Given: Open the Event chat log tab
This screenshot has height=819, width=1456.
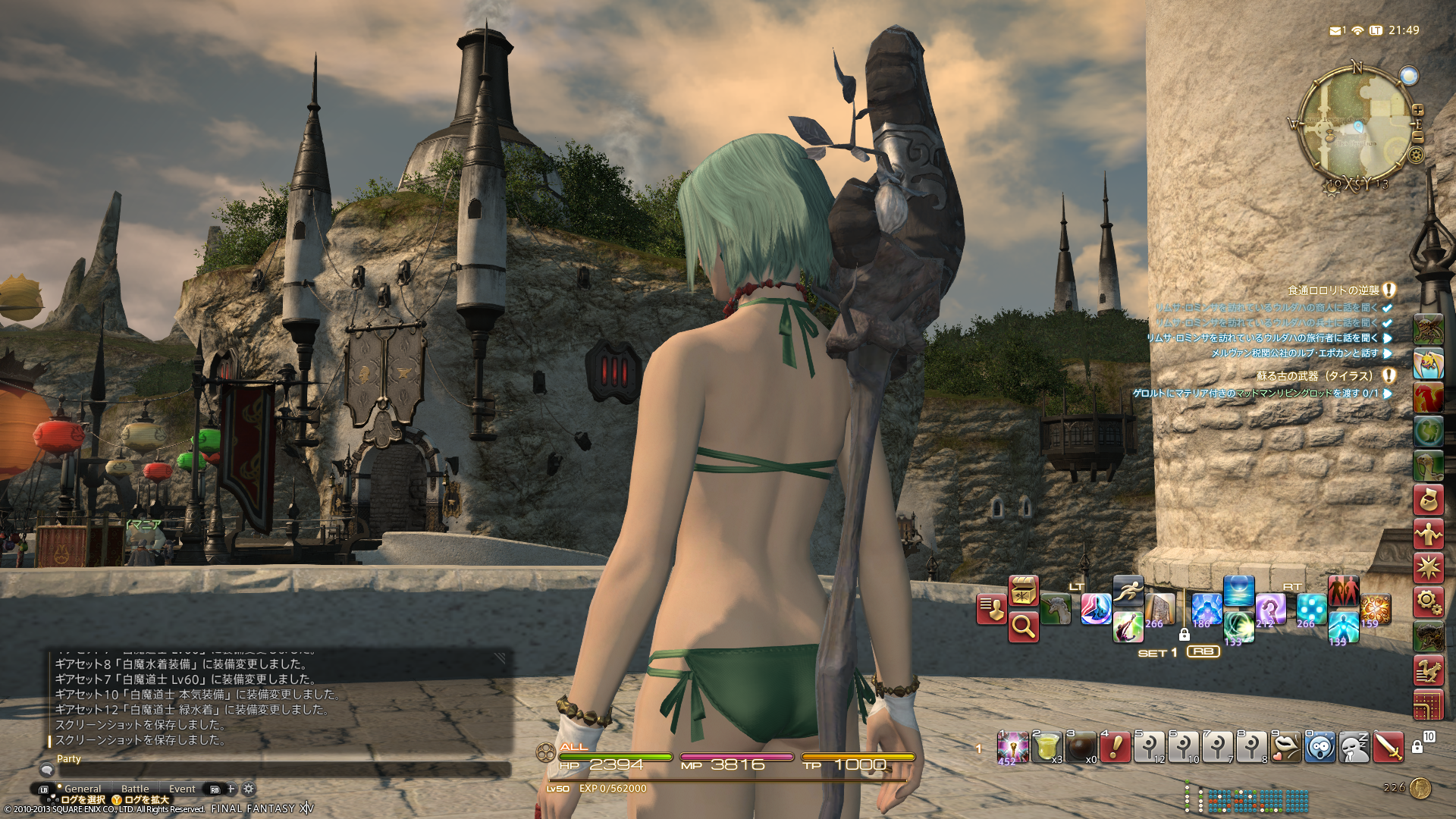Looking at the screenshot, I should click(x=182, y=789).
